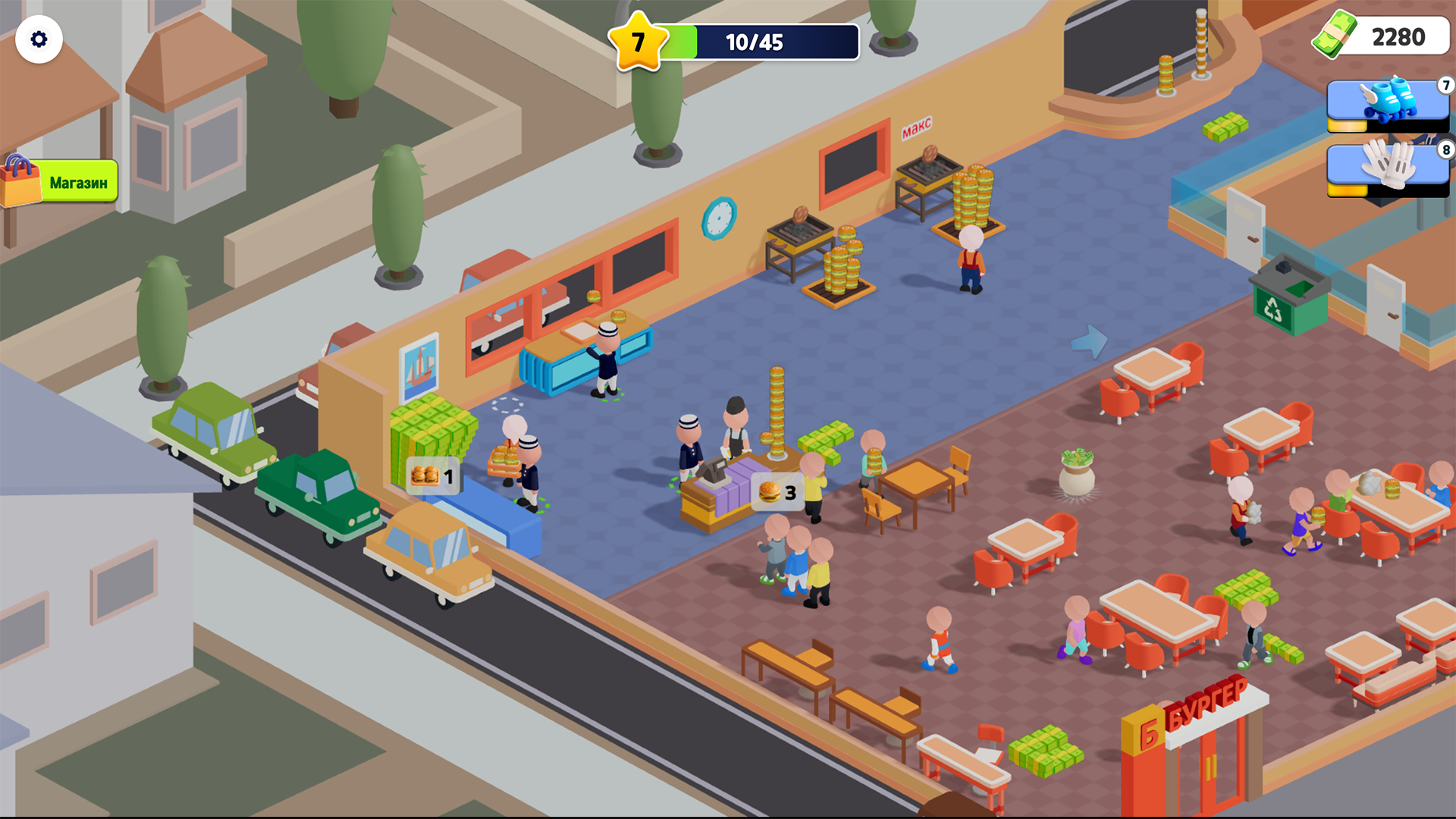Open the settings gear menu
Viewport: 1456px width, 819px height.
point(39,39)
